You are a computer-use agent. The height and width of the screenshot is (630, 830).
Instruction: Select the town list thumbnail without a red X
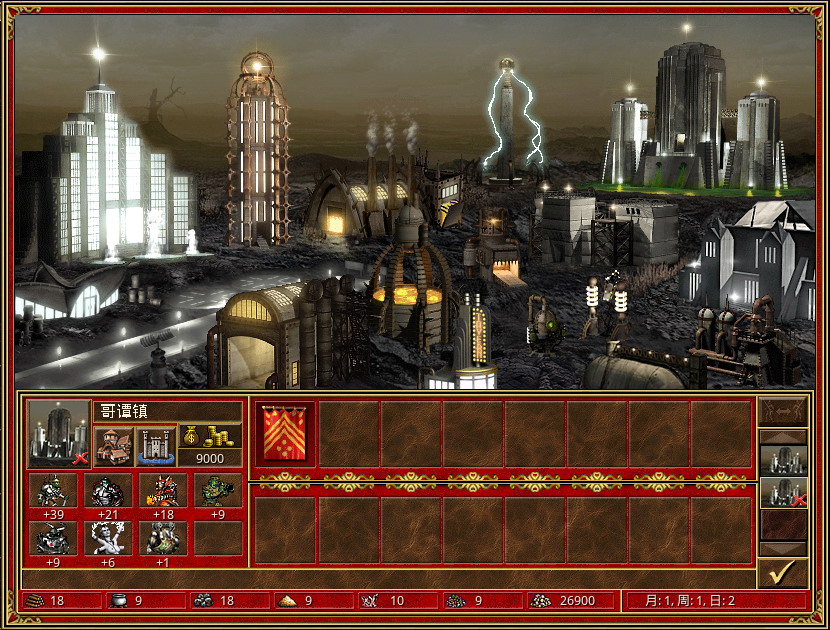click(x=782, y=460)
